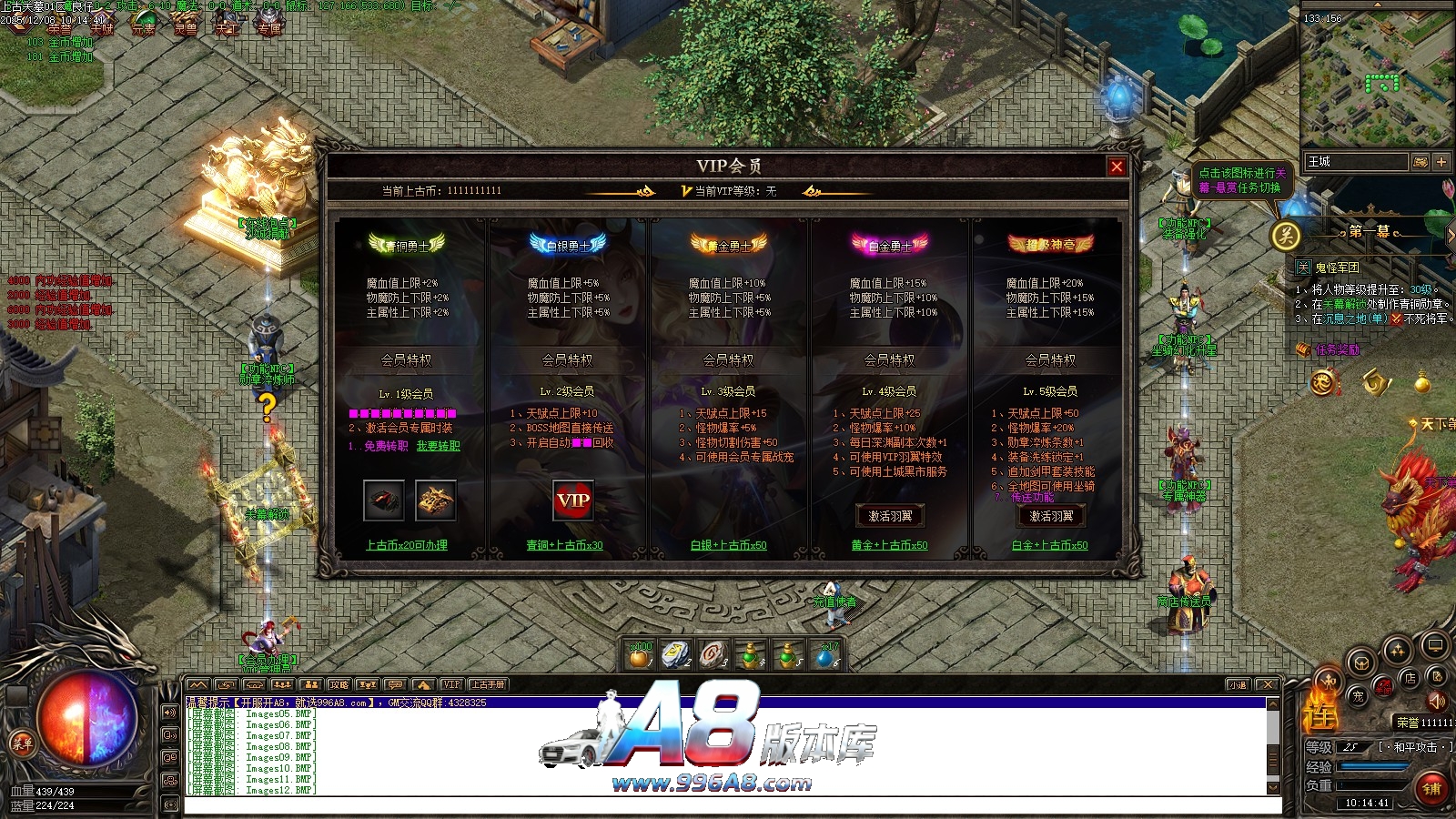Close the chat panel with X

click(1267, 684)
